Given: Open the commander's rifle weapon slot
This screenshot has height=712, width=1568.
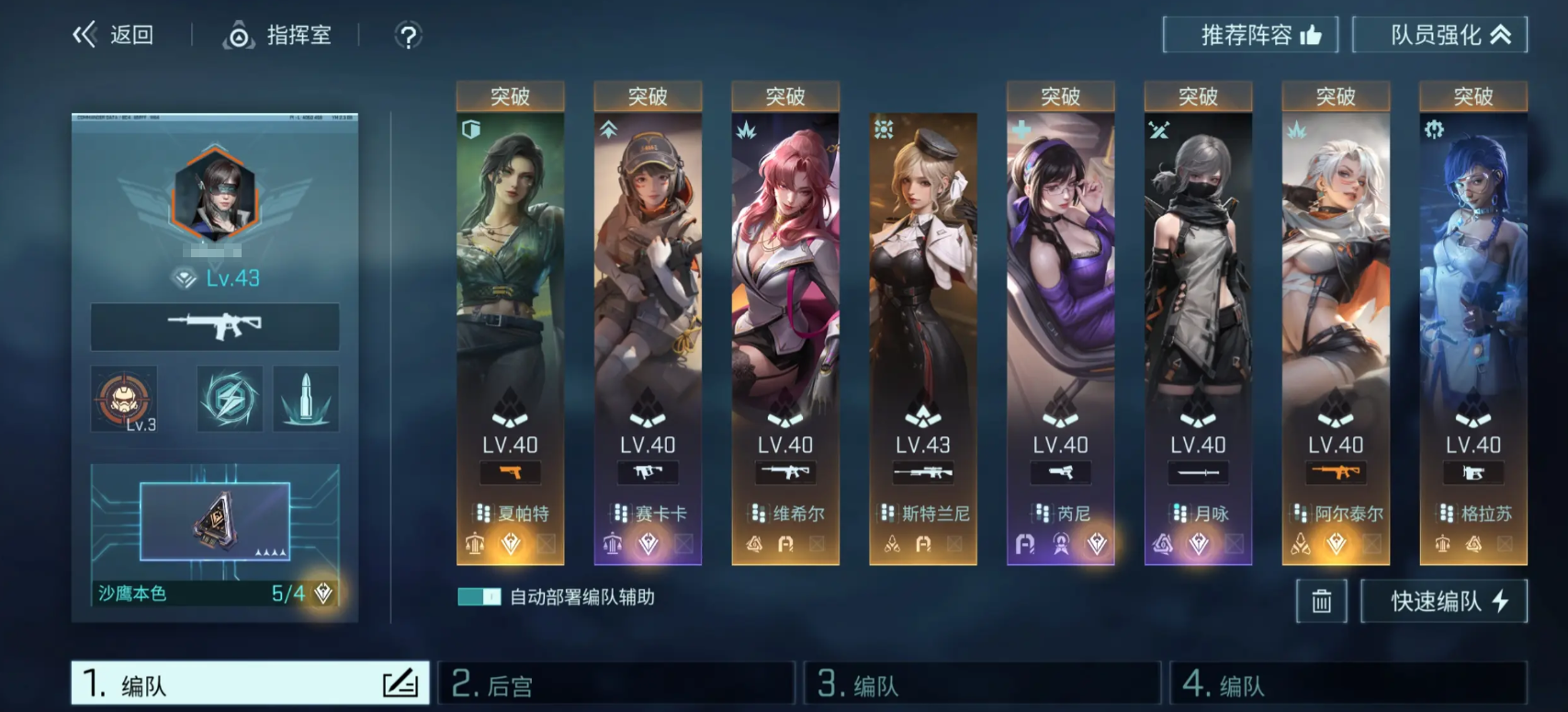Looking at the screenshot, I should tap(215, 326).
